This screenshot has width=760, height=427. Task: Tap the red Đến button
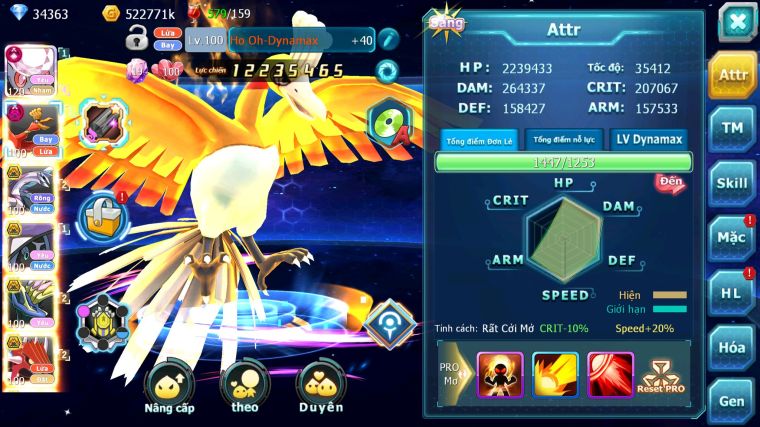[669, 182]
